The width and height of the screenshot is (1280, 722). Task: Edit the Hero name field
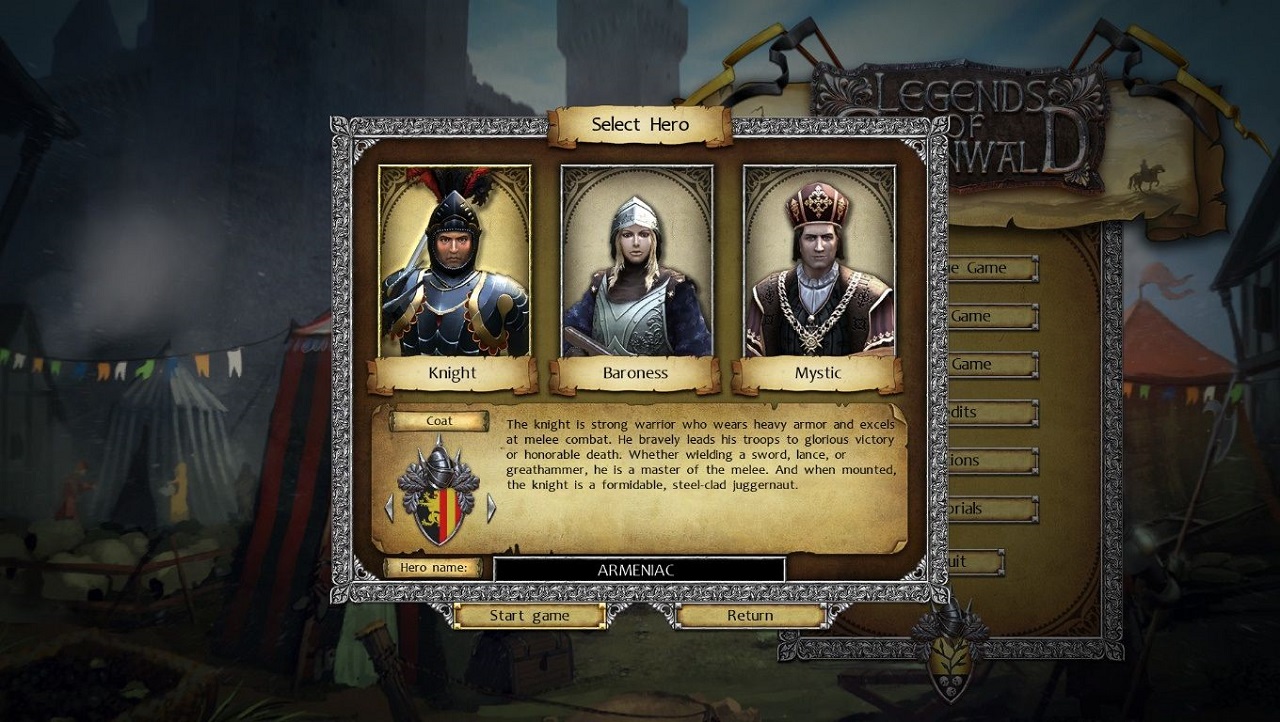click(x=638, y=570)
